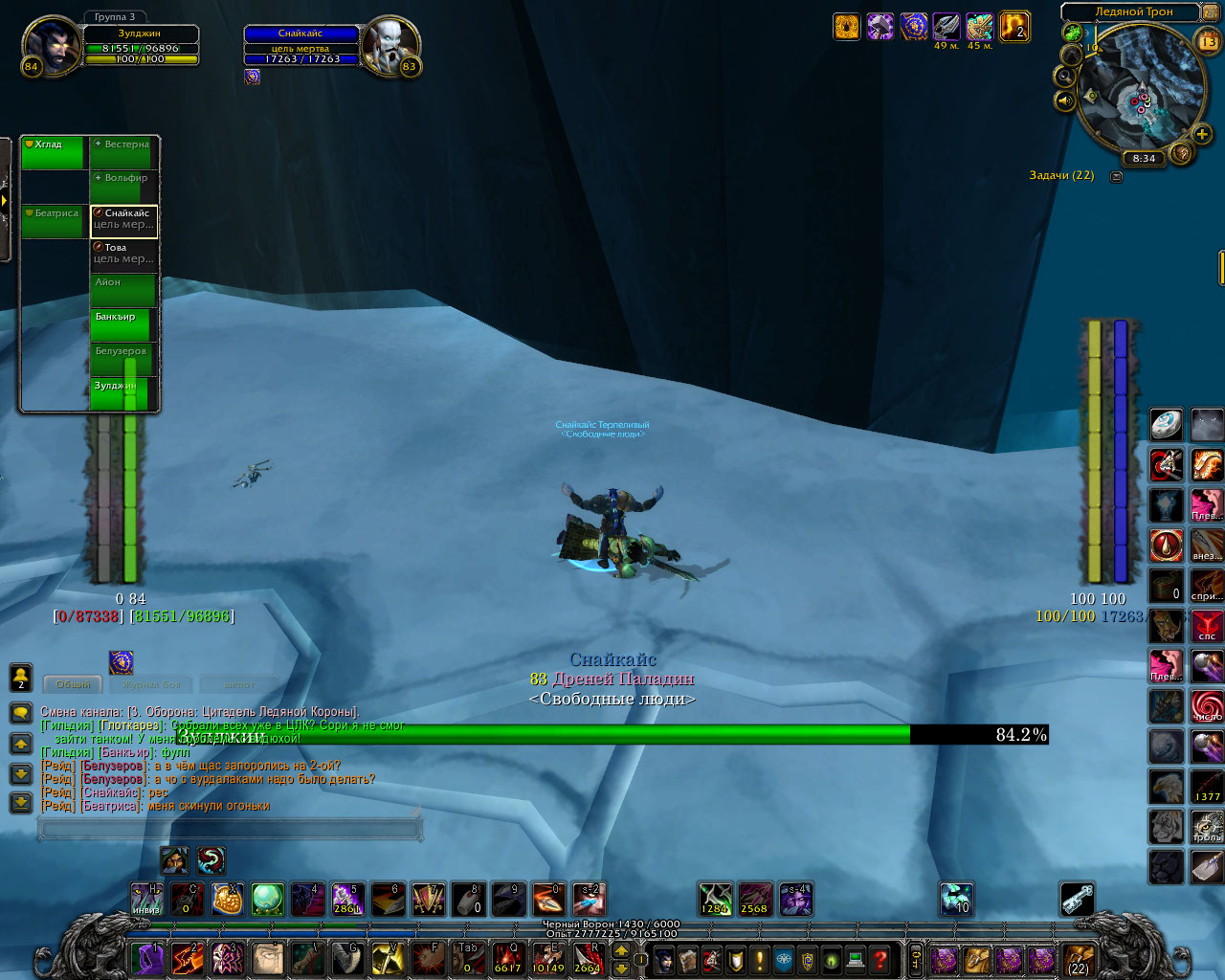Click the golden figure buff with 2 stacks
Viewport: 1225px width, 980px height.
pos(1013,27)
